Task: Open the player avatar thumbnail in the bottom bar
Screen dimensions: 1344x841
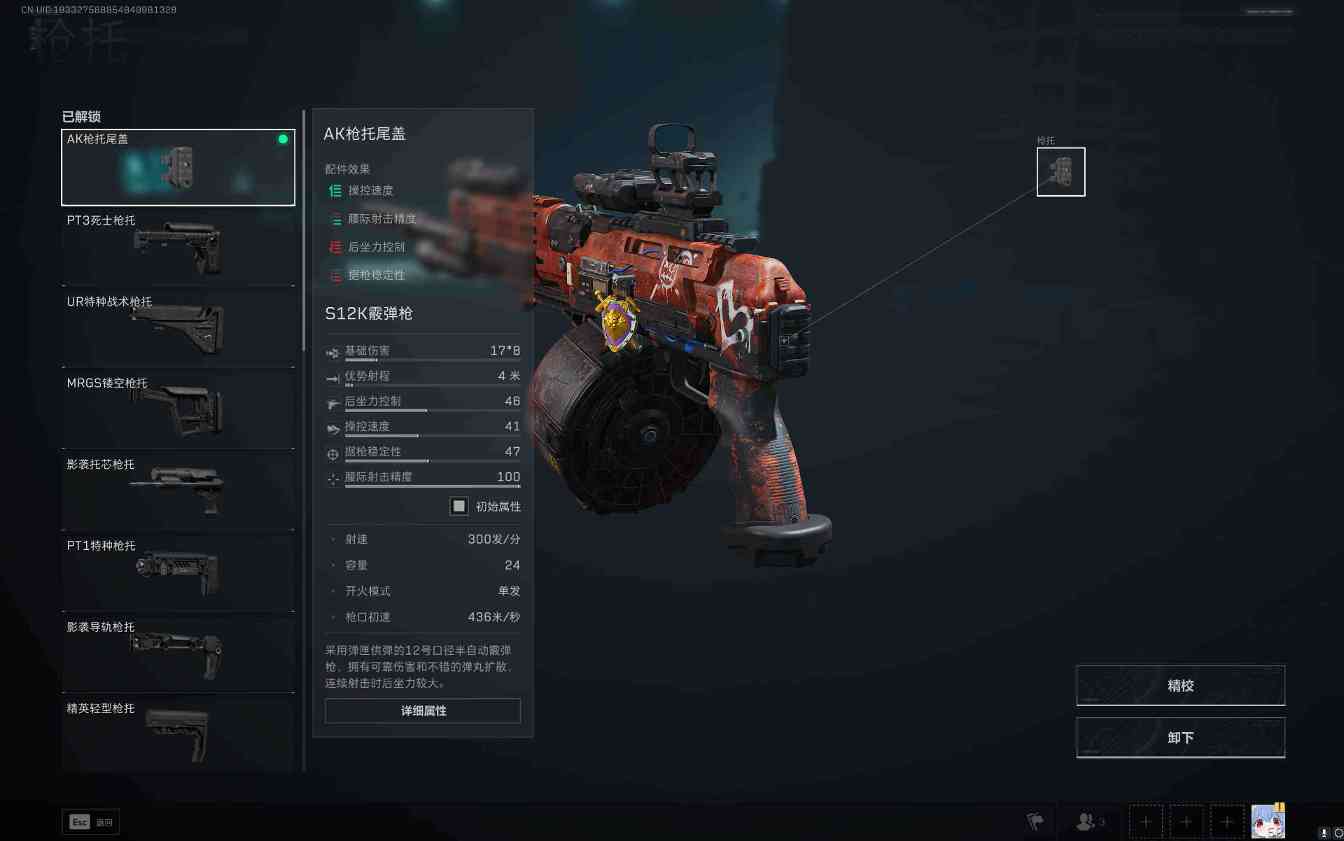Action: coord(1267,821)
